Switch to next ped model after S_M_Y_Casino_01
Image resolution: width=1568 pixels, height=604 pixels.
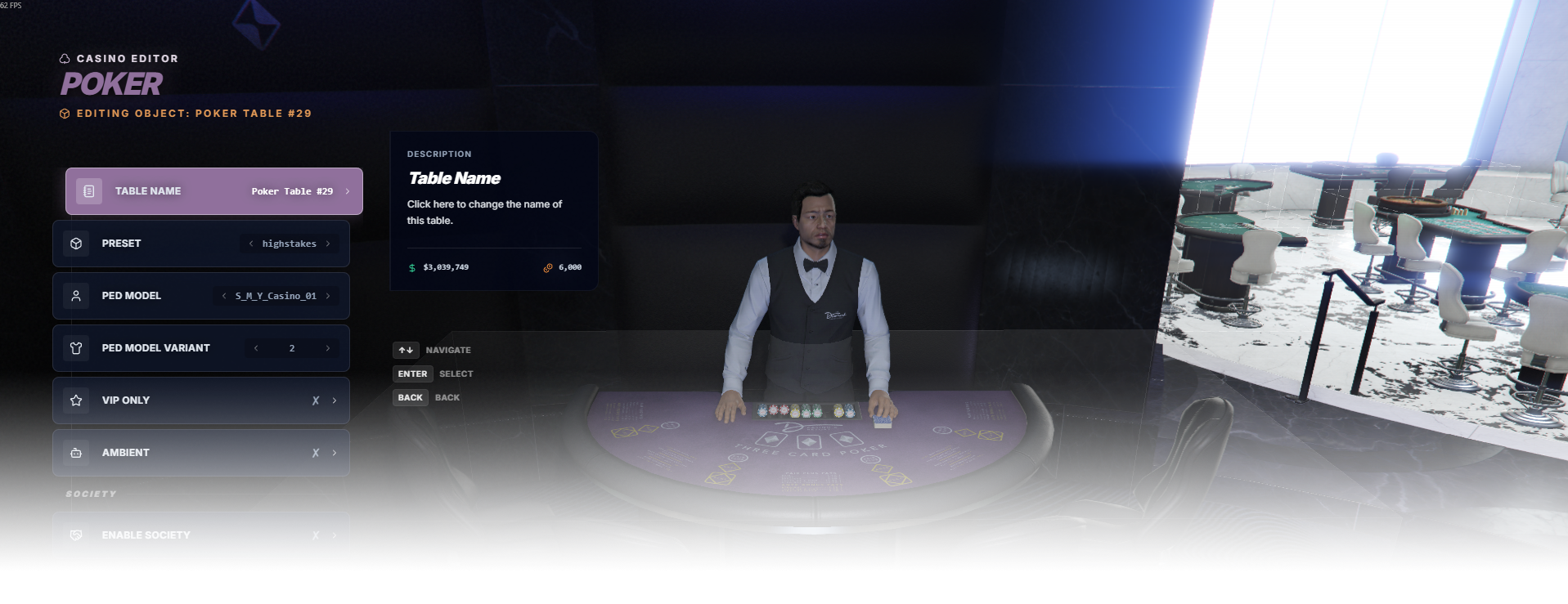click(x=328, y=296)
